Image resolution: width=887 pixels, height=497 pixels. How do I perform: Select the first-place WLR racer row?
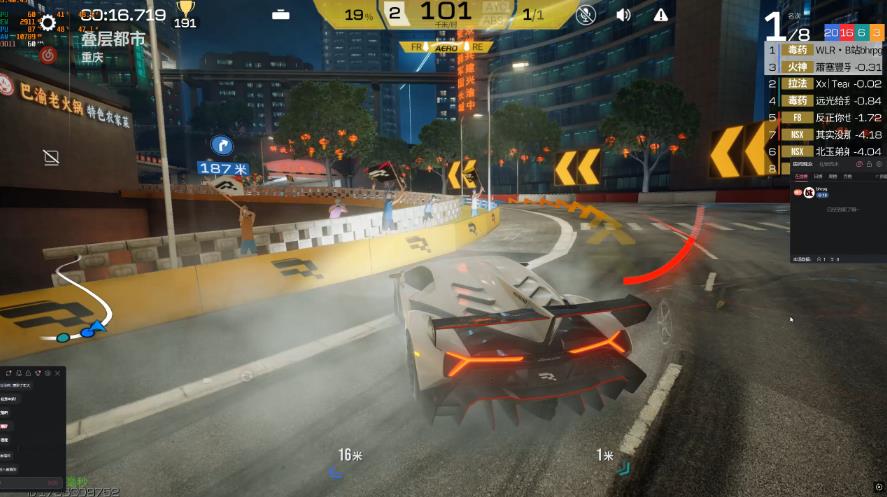824,50
